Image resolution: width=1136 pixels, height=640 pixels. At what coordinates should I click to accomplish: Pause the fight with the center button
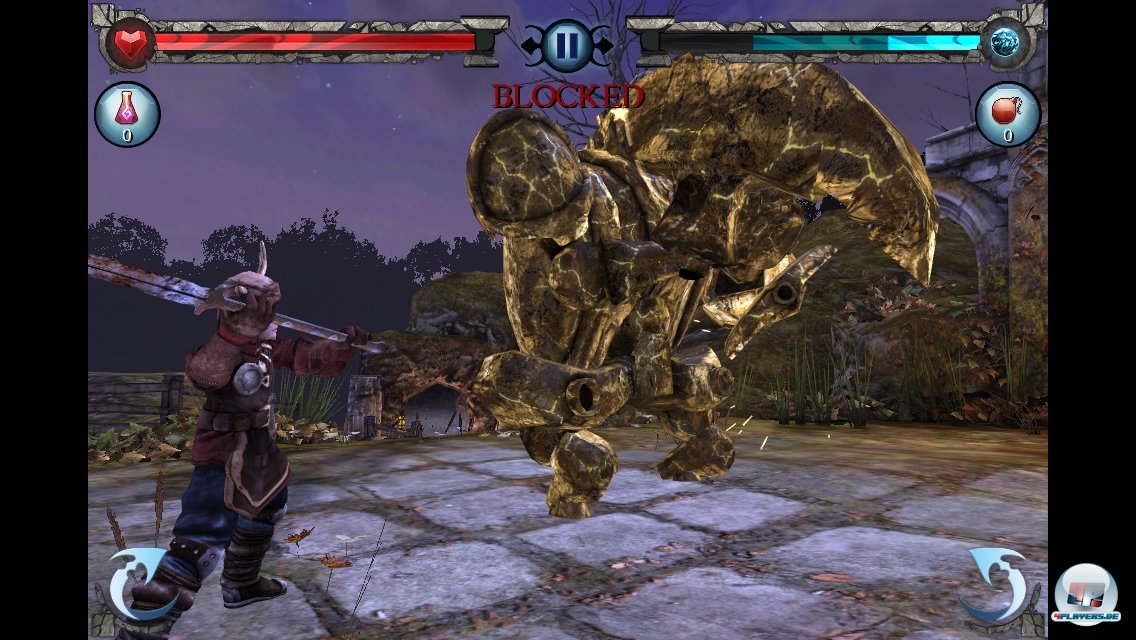tap(567, 45)
